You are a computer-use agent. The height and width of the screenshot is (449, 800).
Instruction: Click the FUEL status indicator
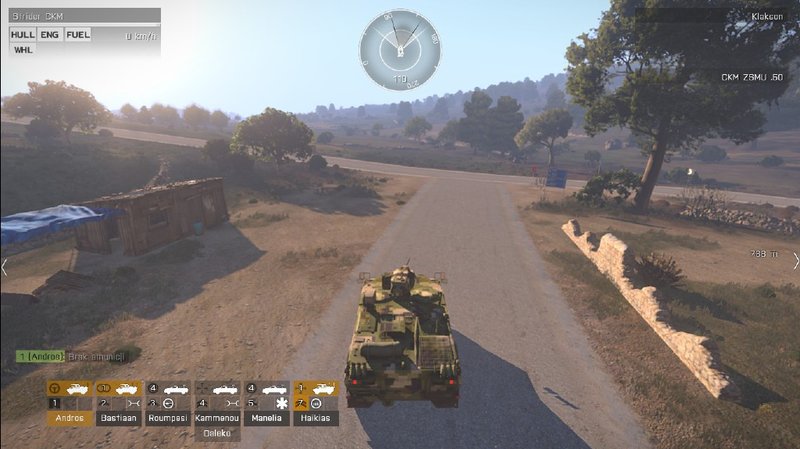pos(78,34)
